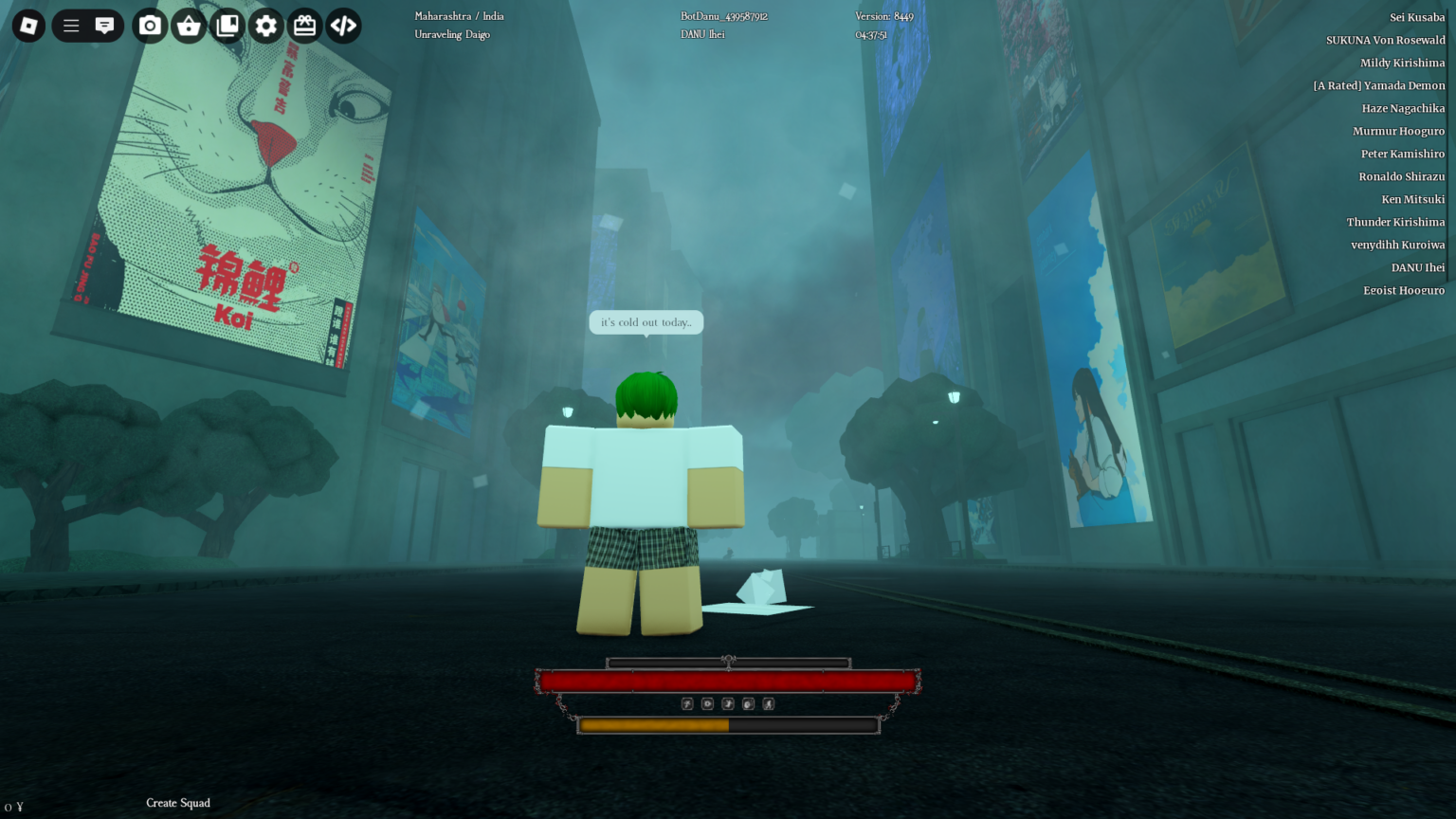Click the Version 8449 text
Screen dimensions: 1456x819
coord(883,16)
